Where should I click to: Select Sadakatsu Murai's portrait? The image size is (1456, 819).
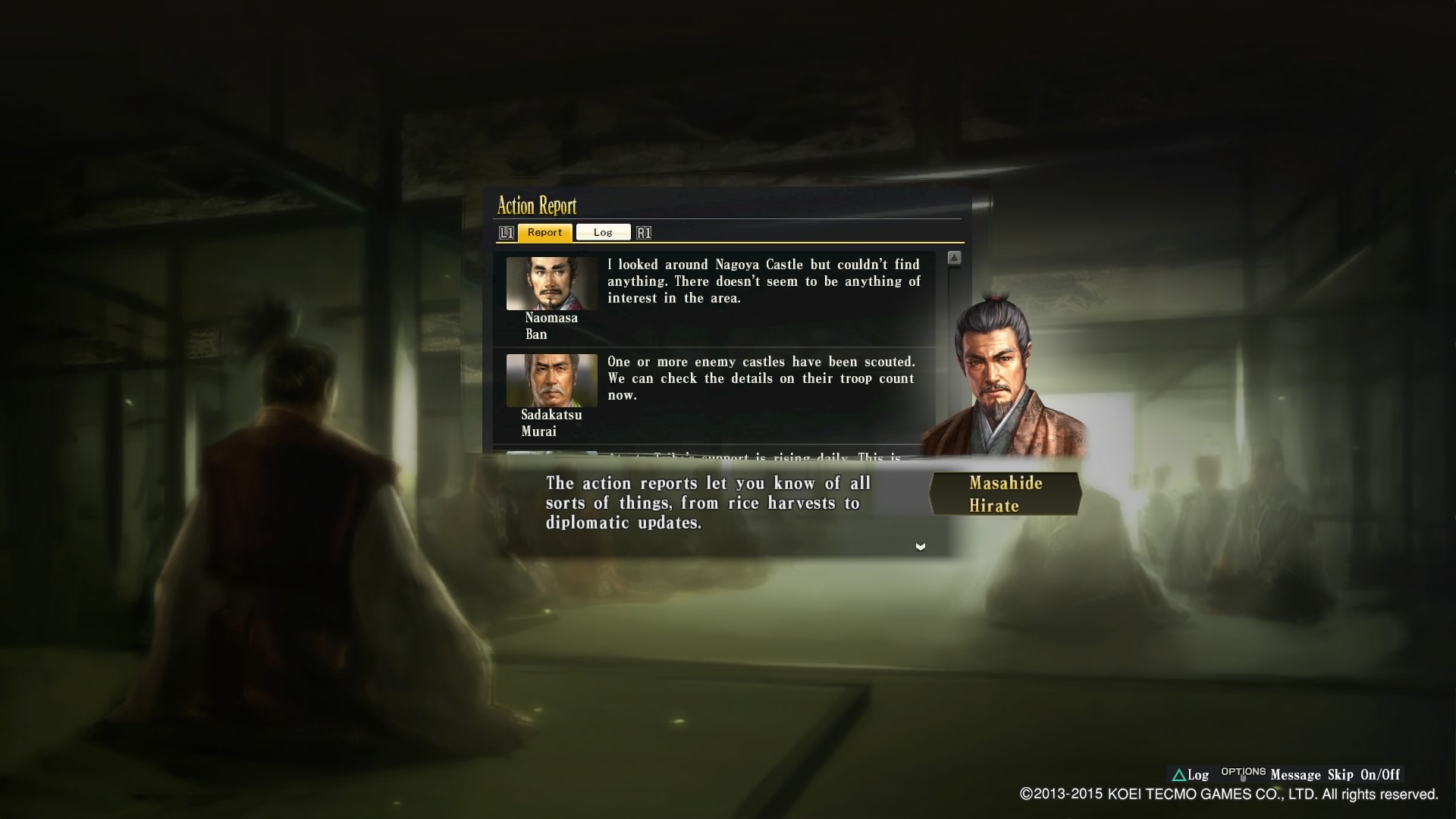point(550,381)
